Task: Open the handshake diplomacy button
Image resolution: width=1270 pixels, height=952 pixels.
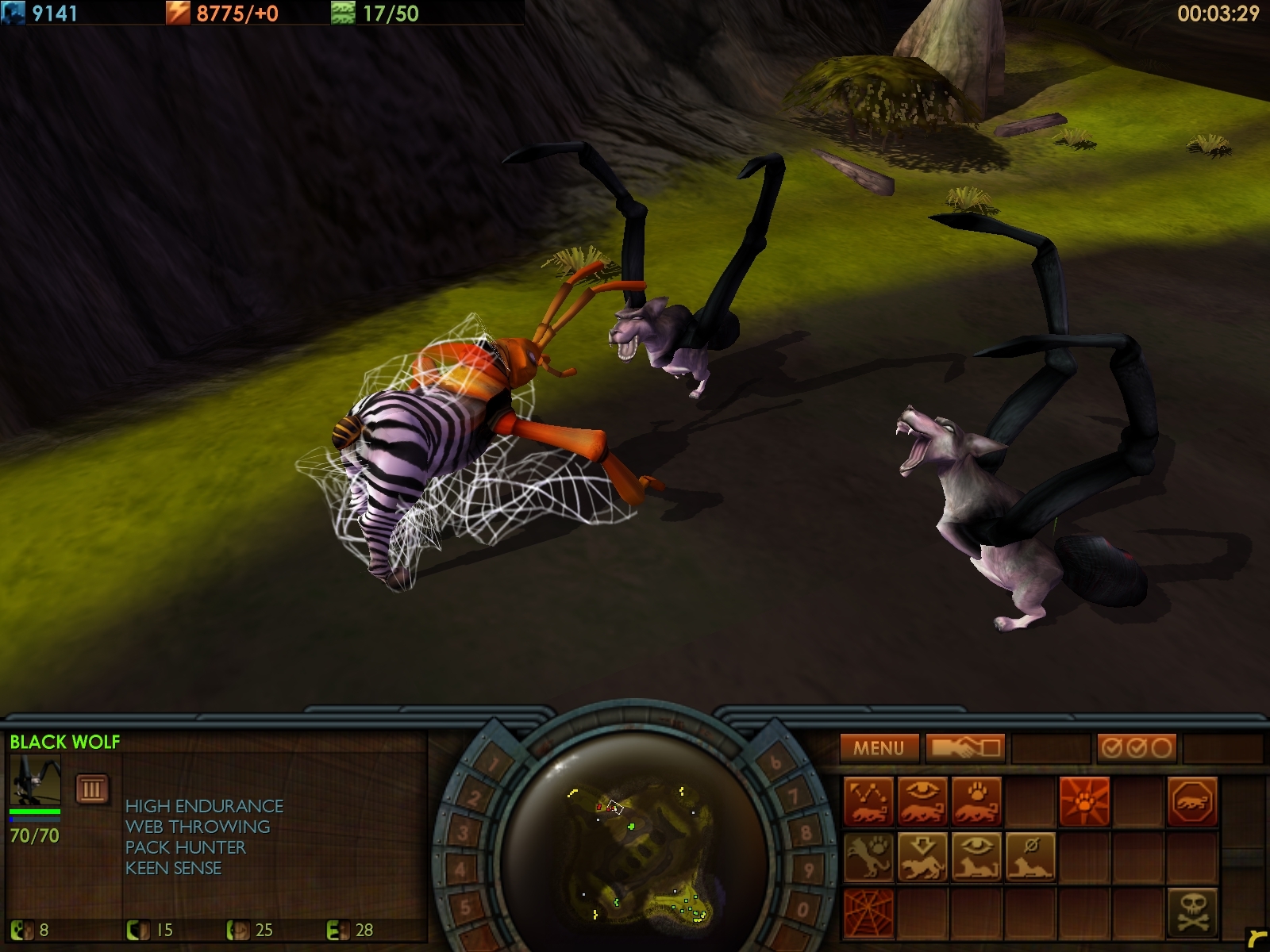Action: 965,747
